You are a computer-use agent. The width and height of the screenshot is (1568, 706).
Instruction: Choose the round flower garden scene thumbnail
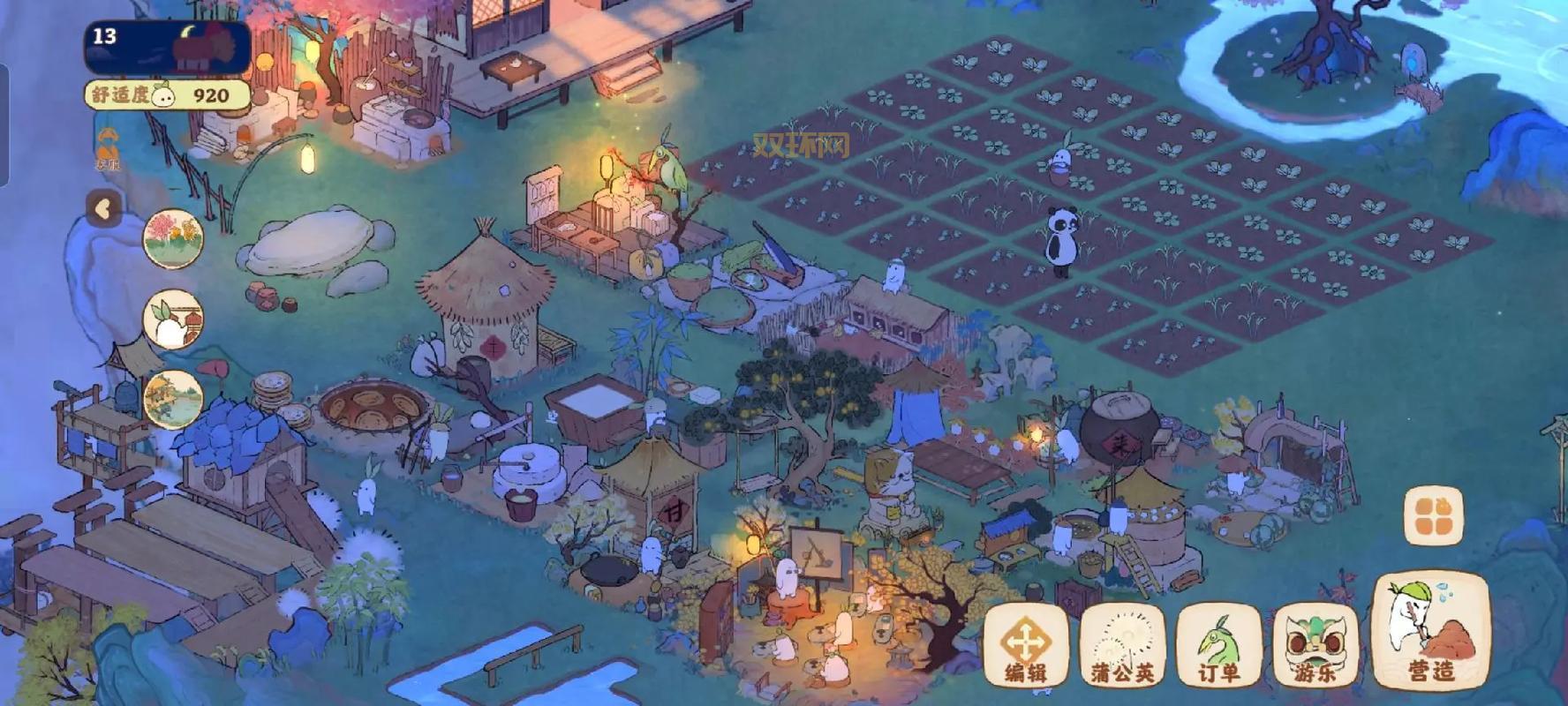point(173,238)
